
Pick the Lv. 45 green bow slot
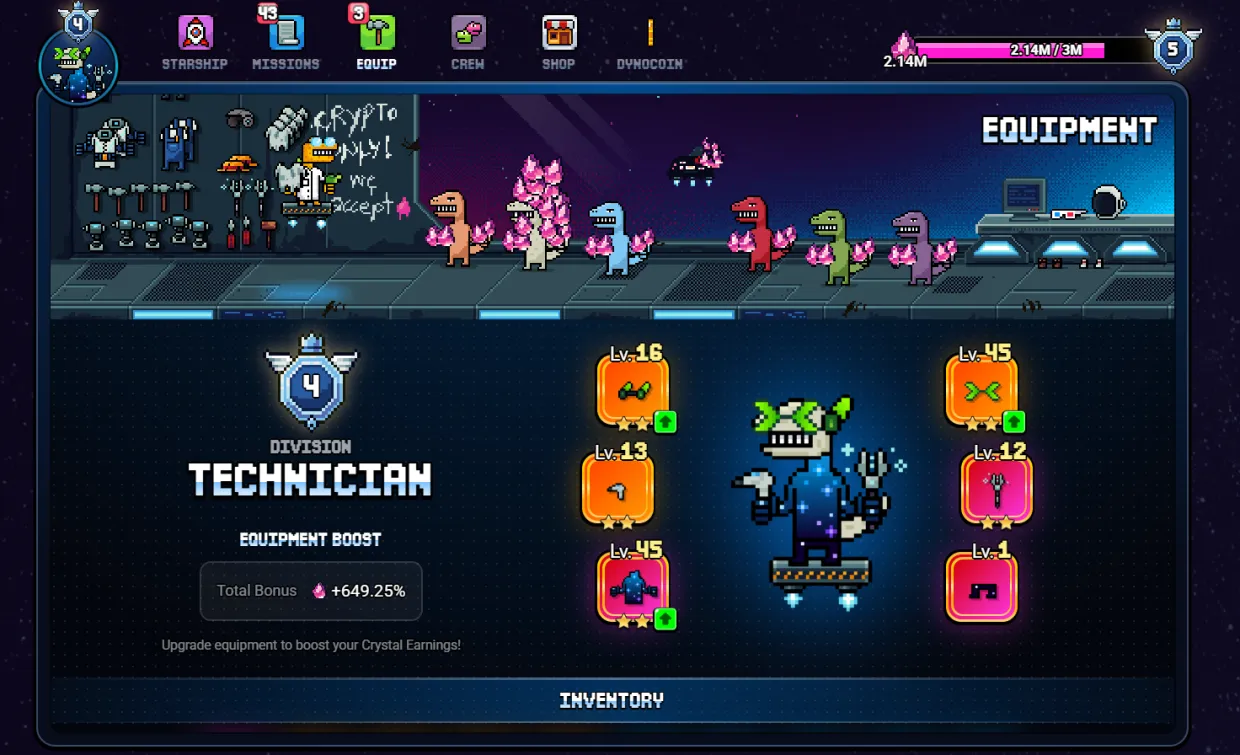point(981,390)
